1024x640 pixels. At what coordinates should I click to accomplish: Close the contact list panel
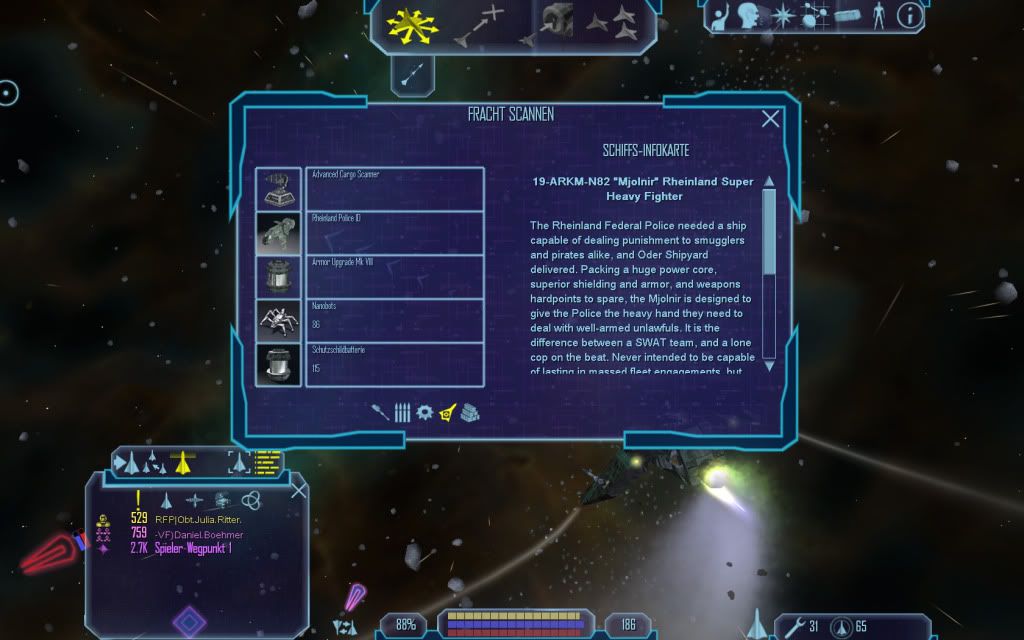pyautogui.click(x=298, y=490)
